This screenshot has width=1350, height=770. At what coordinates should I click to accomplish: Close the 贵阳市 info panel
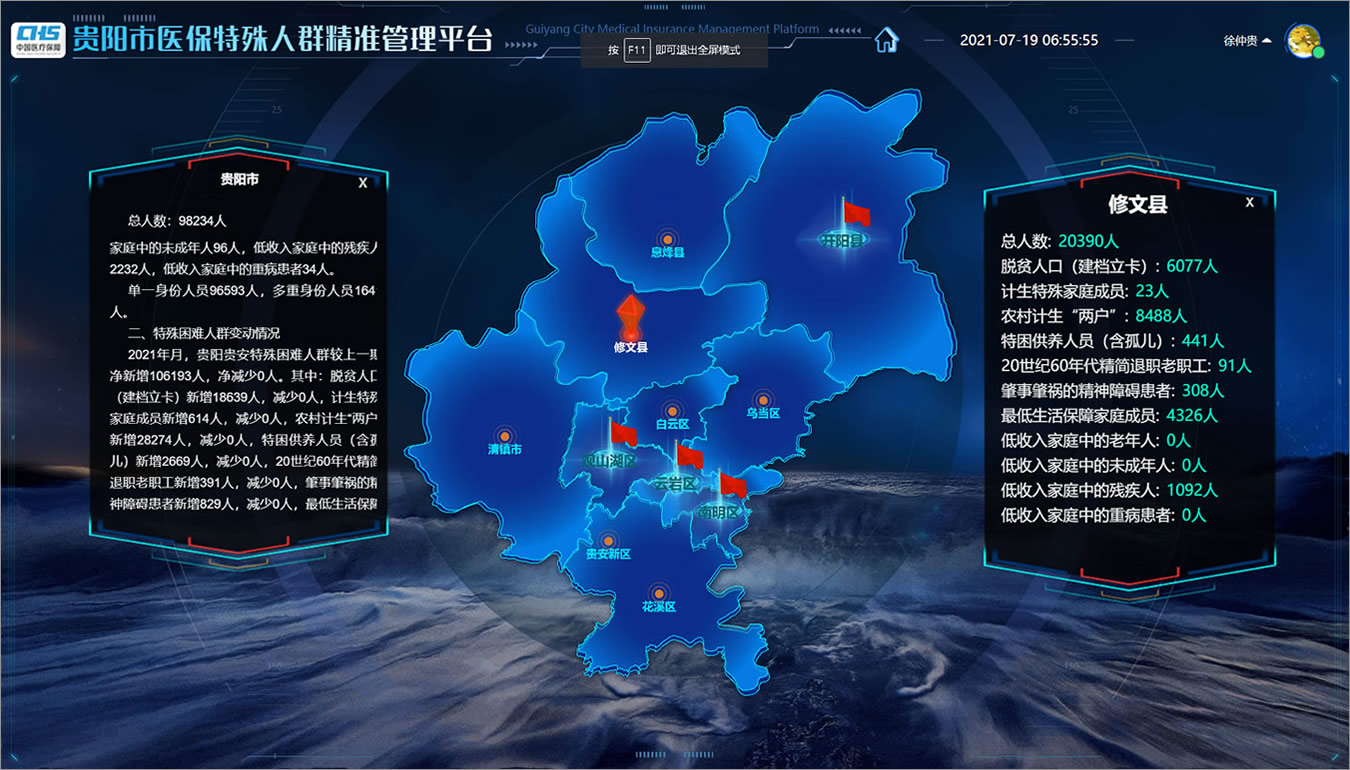363,182
